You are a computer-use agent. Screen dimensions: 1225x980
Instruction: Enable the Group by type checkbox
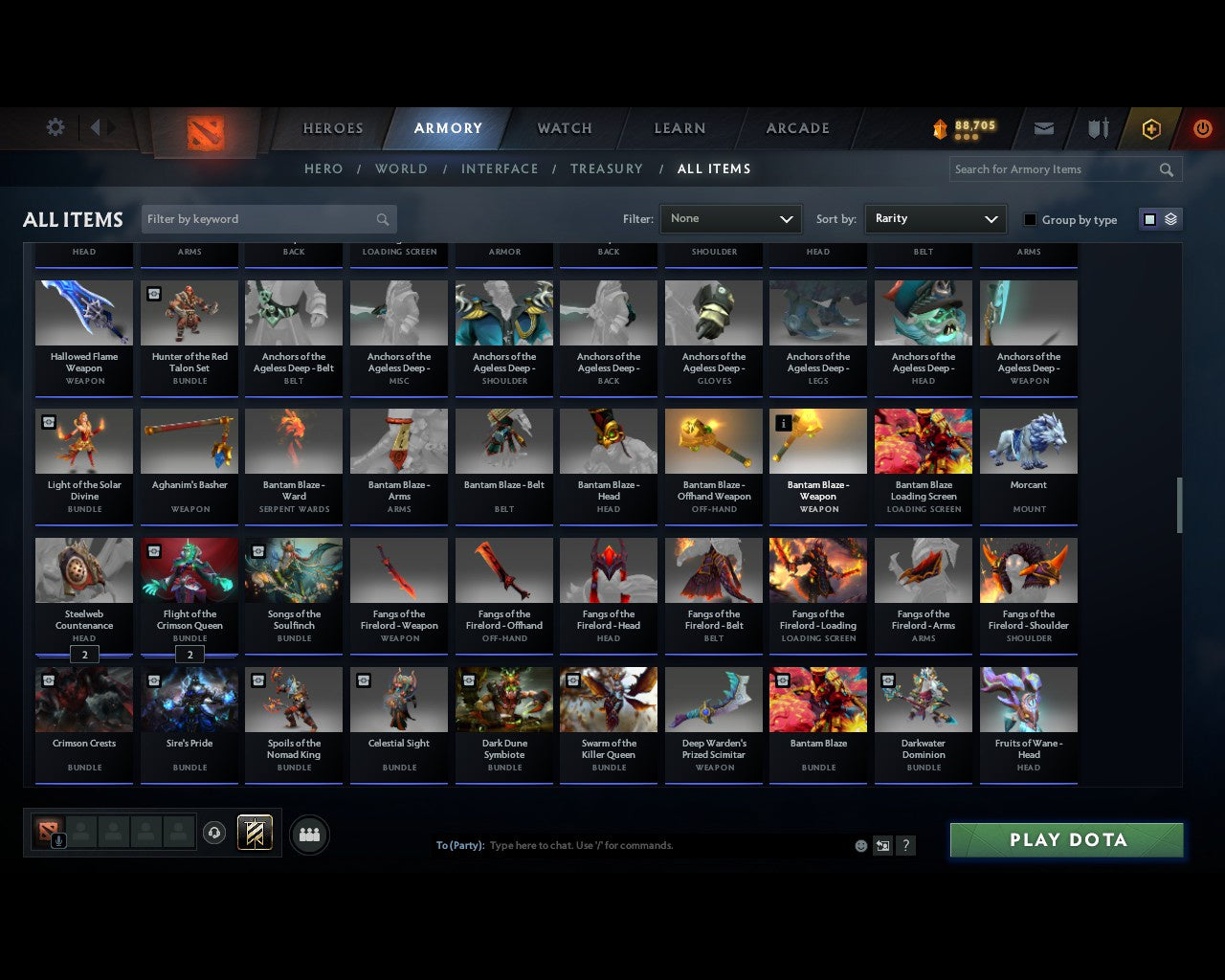[1030, 219]
